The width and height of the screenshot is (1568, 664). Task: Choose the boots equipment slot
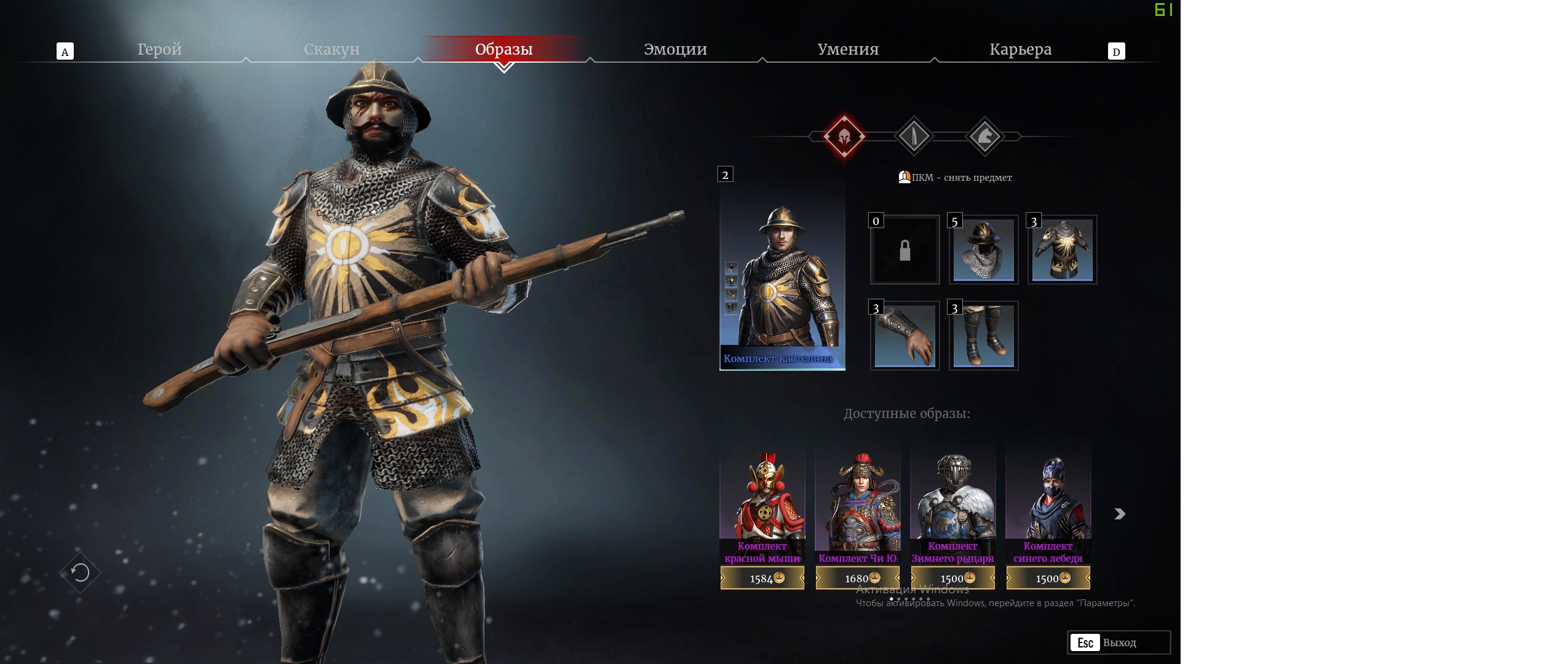click(983, 336)
